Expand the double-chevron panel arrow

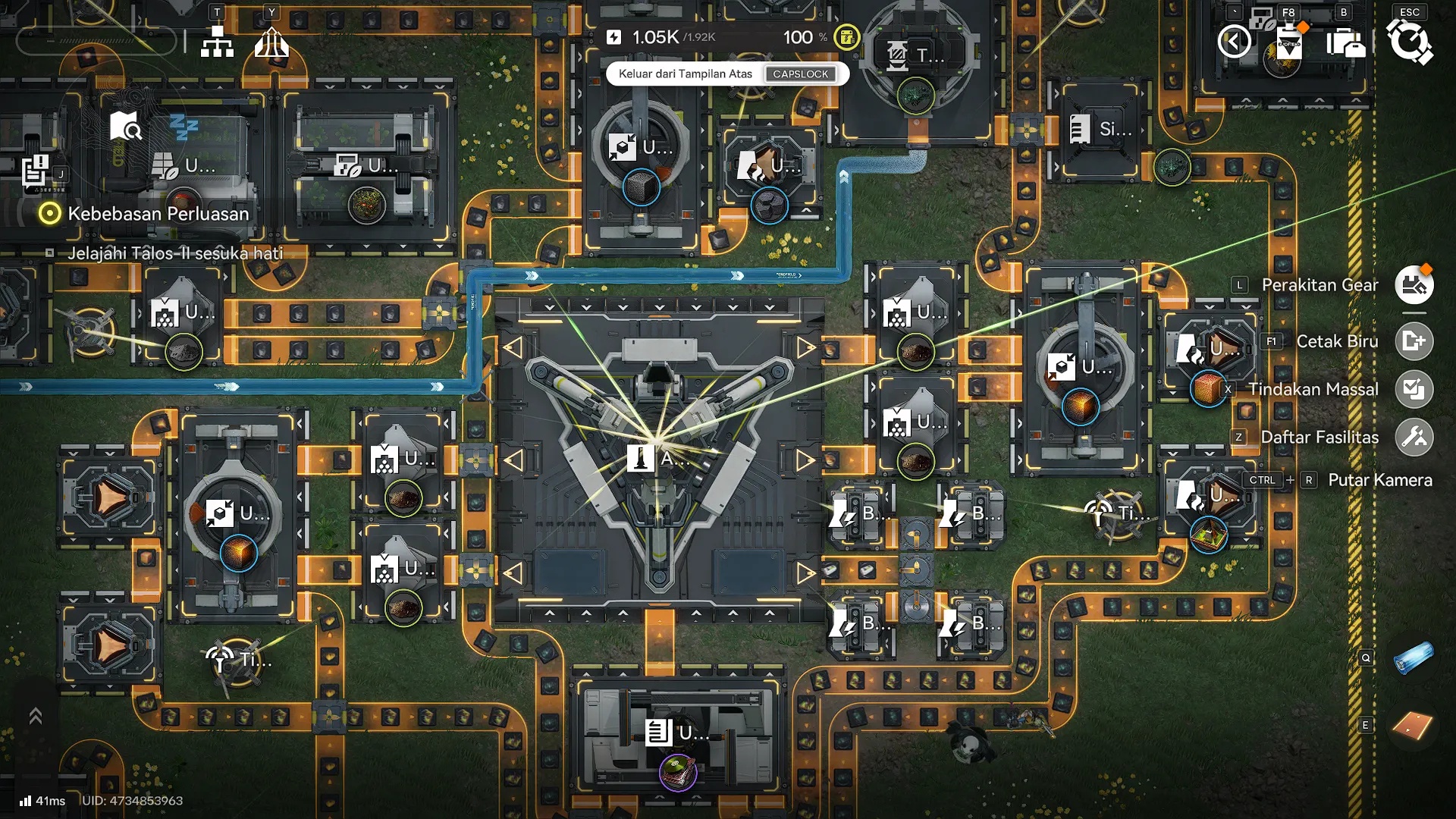pos(36,716)
